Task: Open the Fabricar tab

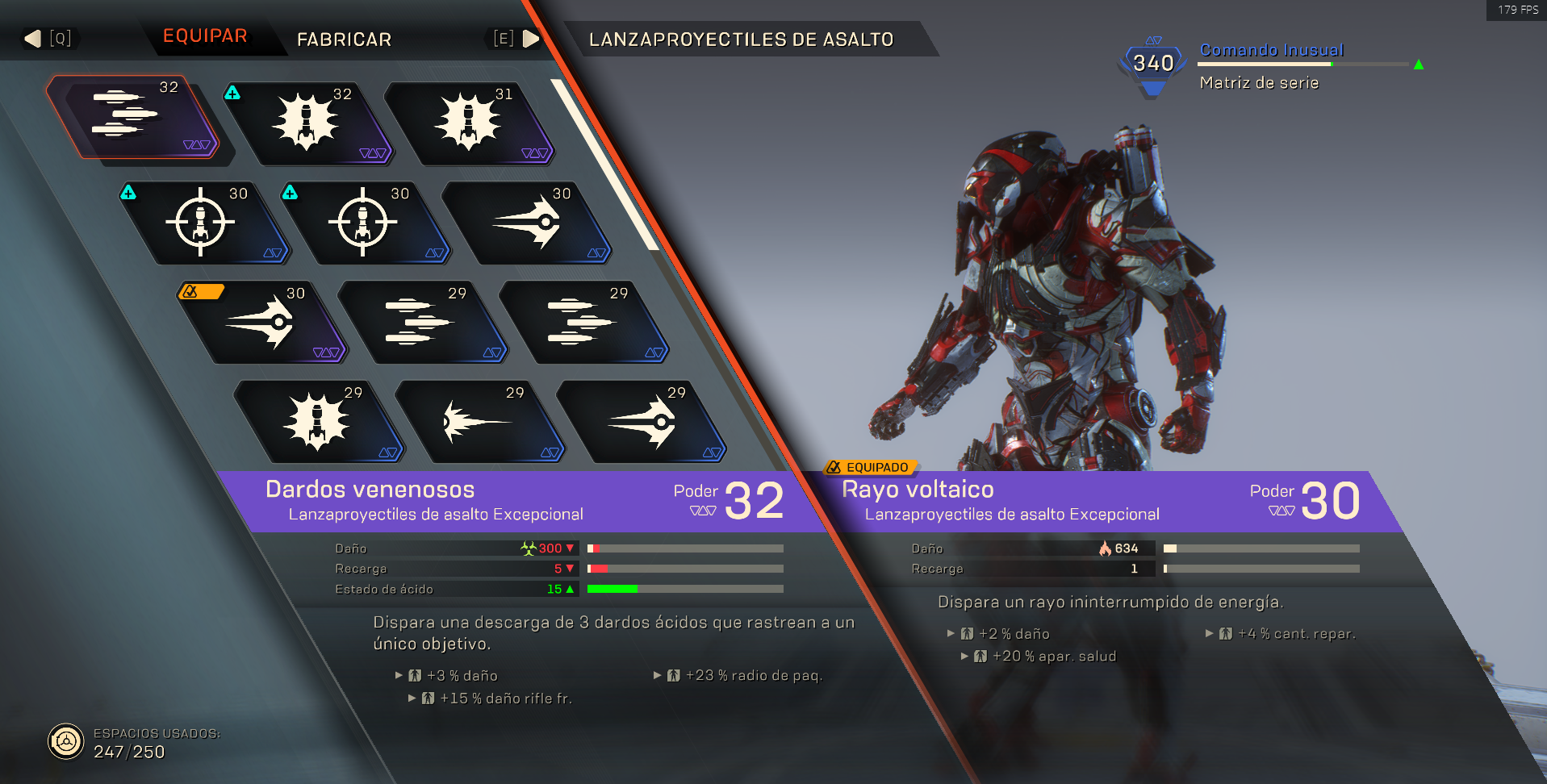Action: pyautogui.click(x=344, y=40)
